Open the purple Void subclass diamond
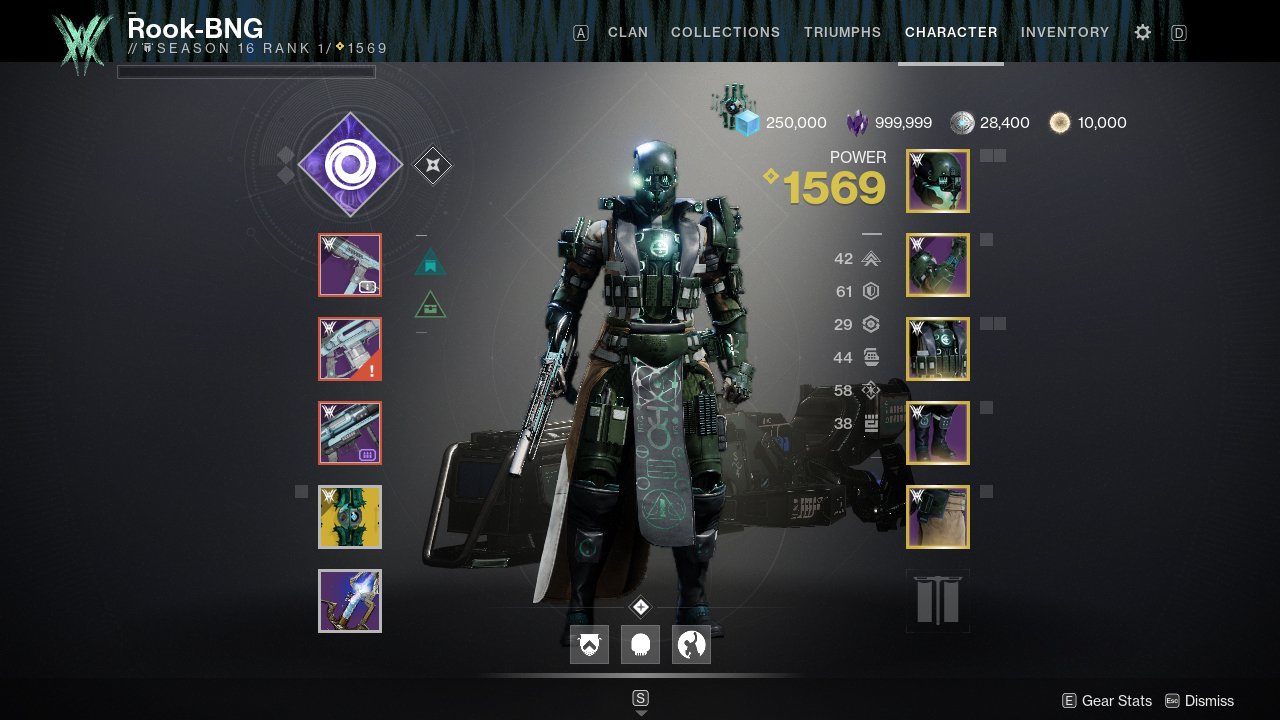Screen dimensions: 1280x720 click(350, 165)
